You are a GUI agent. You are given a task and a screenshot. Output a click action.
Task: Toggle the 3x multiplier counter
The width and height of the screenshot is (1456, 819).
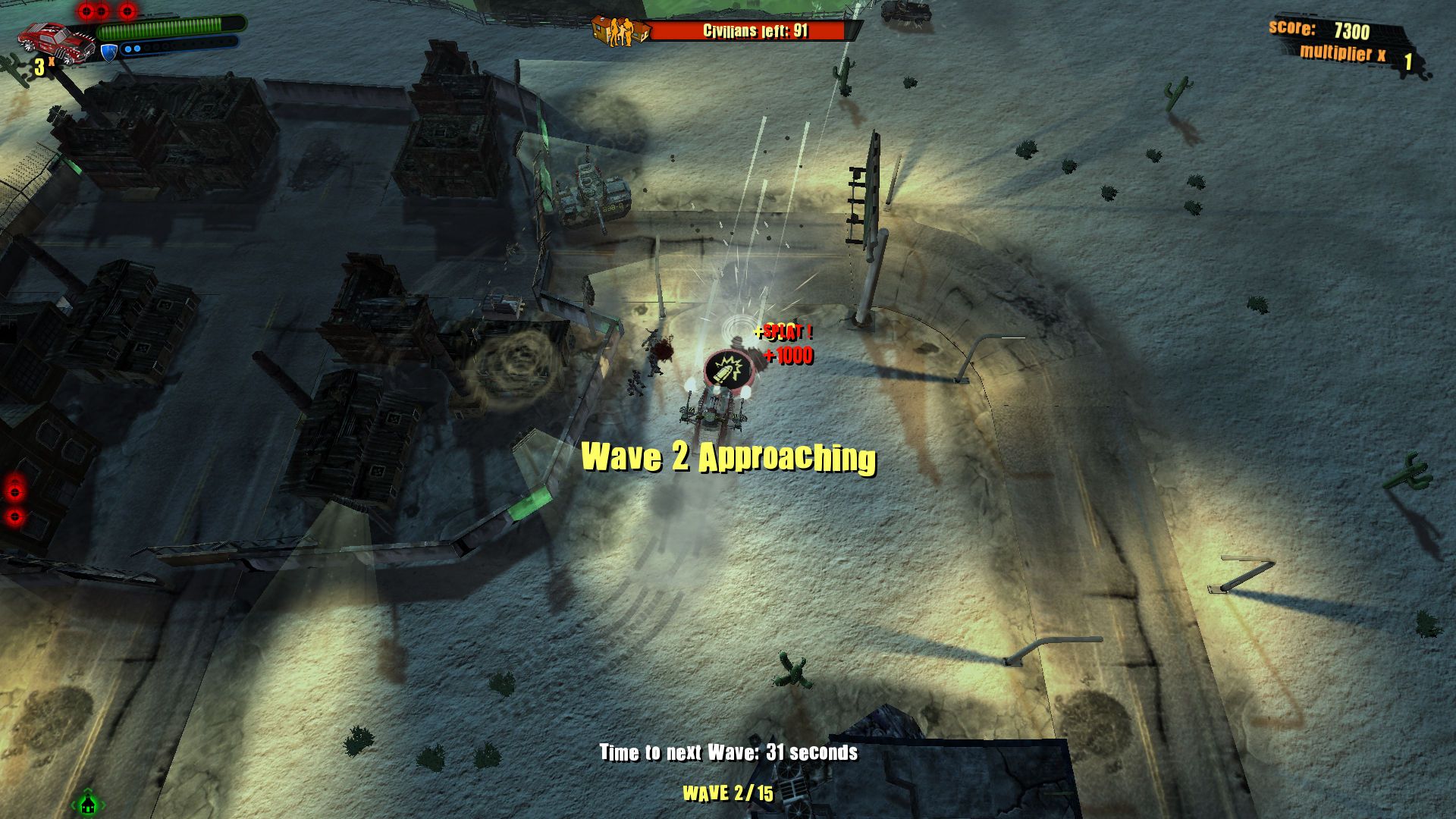[x=42, y=67]
